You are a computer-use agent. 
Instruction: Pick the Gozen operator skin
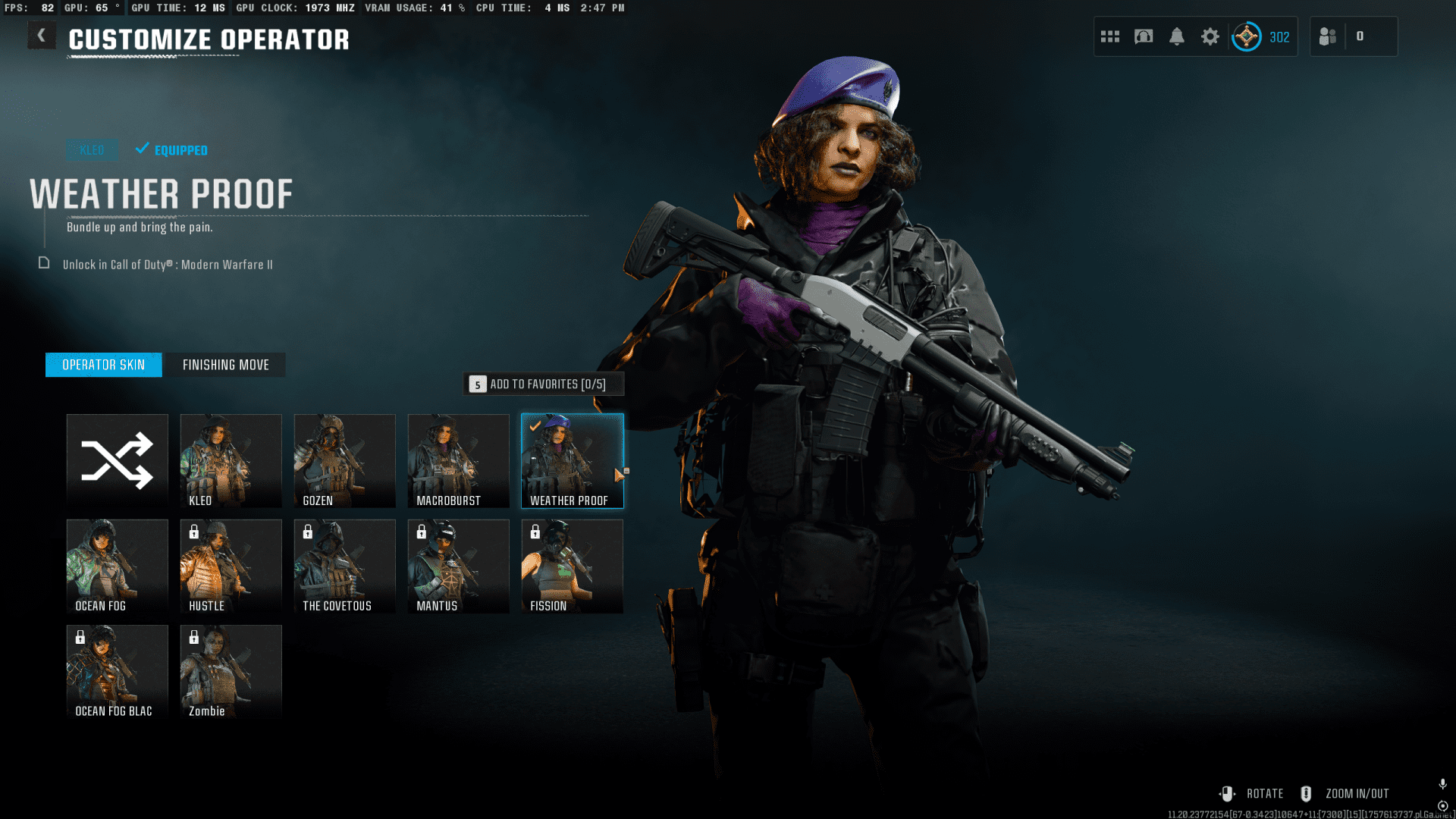(345, 460)
